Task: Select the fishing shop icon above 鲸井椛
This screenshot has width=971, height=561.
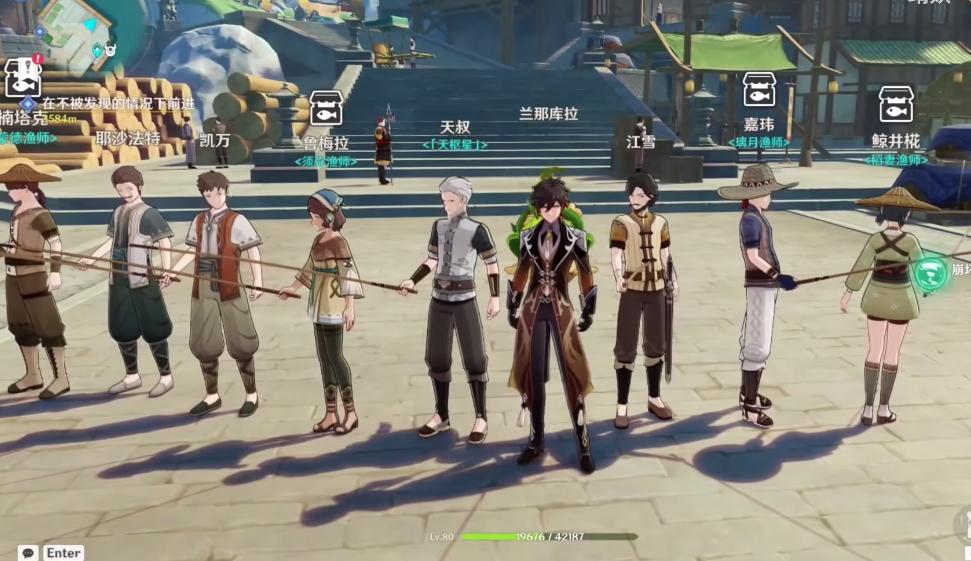Action: coord(895,104)
